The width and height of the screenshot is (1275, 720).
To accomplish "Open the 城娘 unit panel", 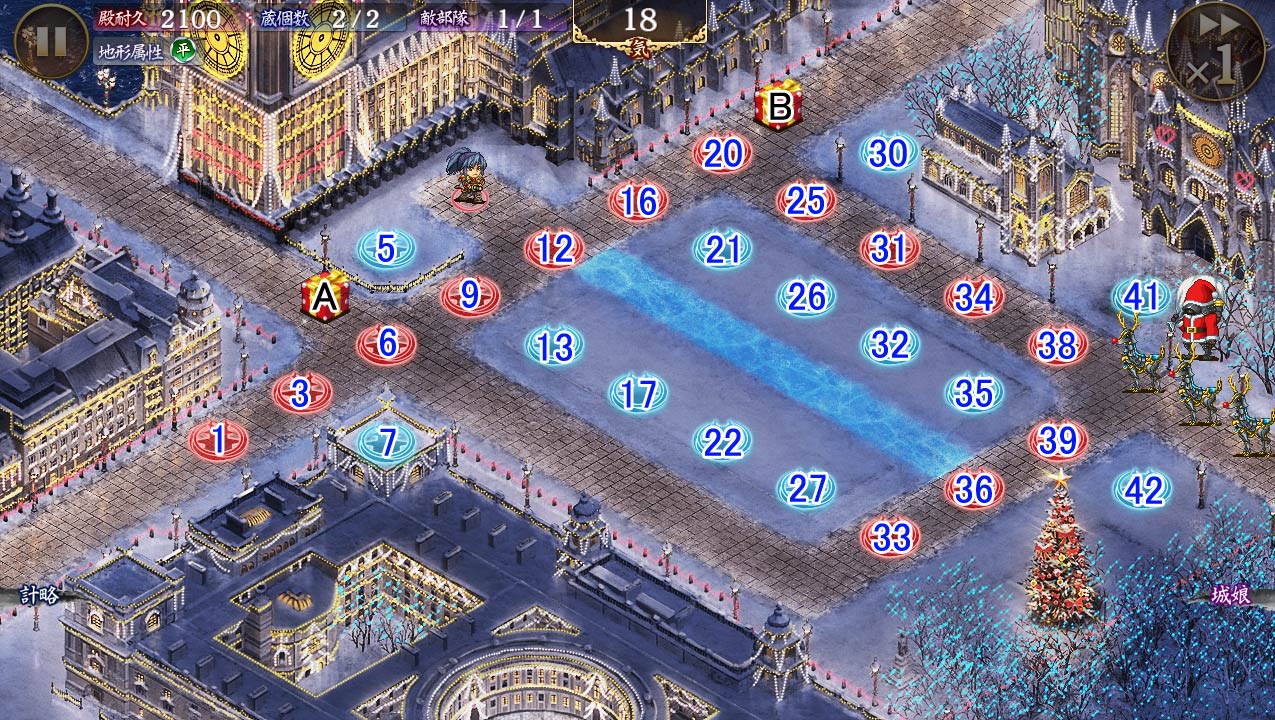I will (1230, 594).
